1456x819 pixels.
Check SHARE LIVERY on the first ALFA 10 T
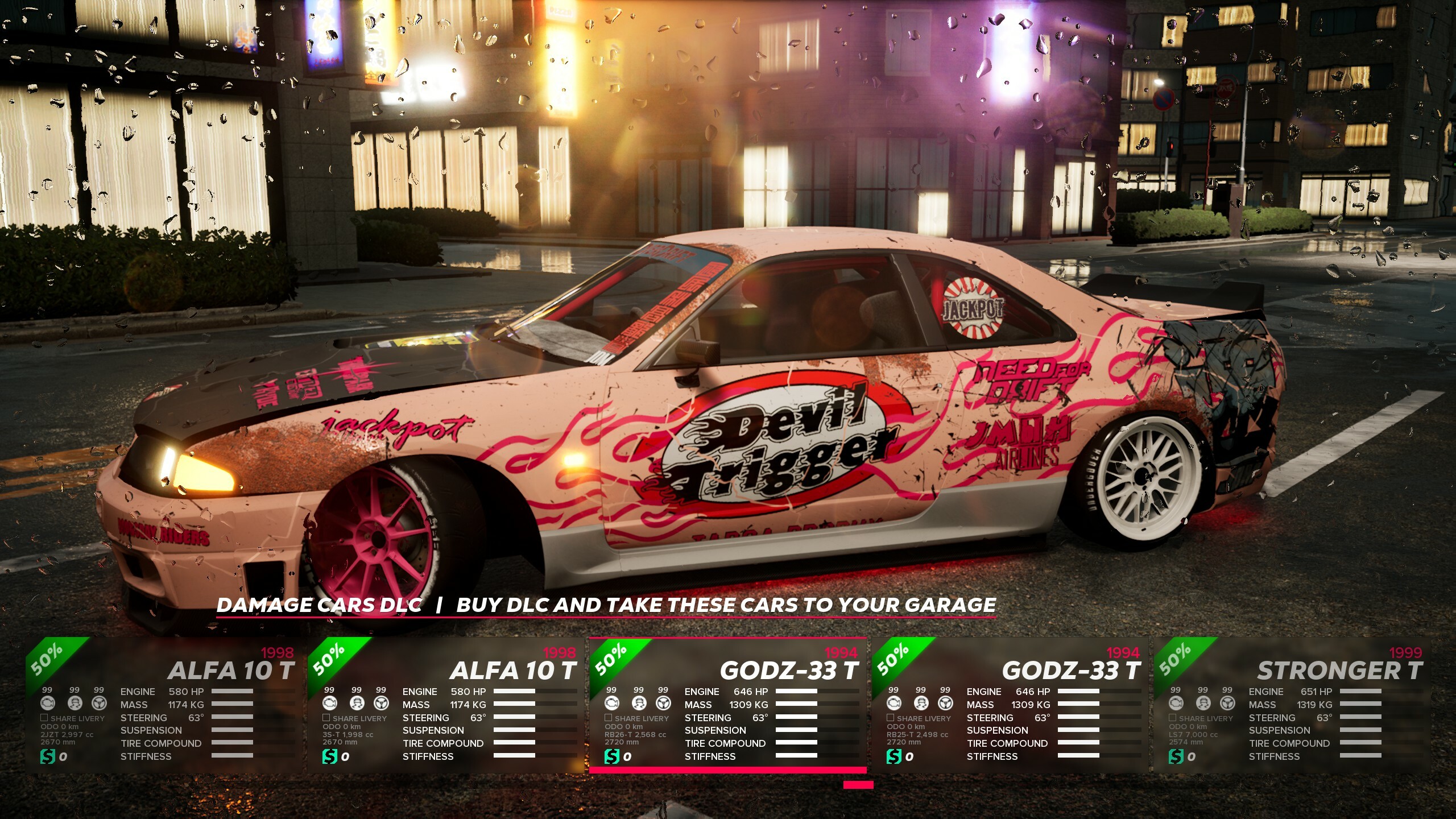point(44,718)
